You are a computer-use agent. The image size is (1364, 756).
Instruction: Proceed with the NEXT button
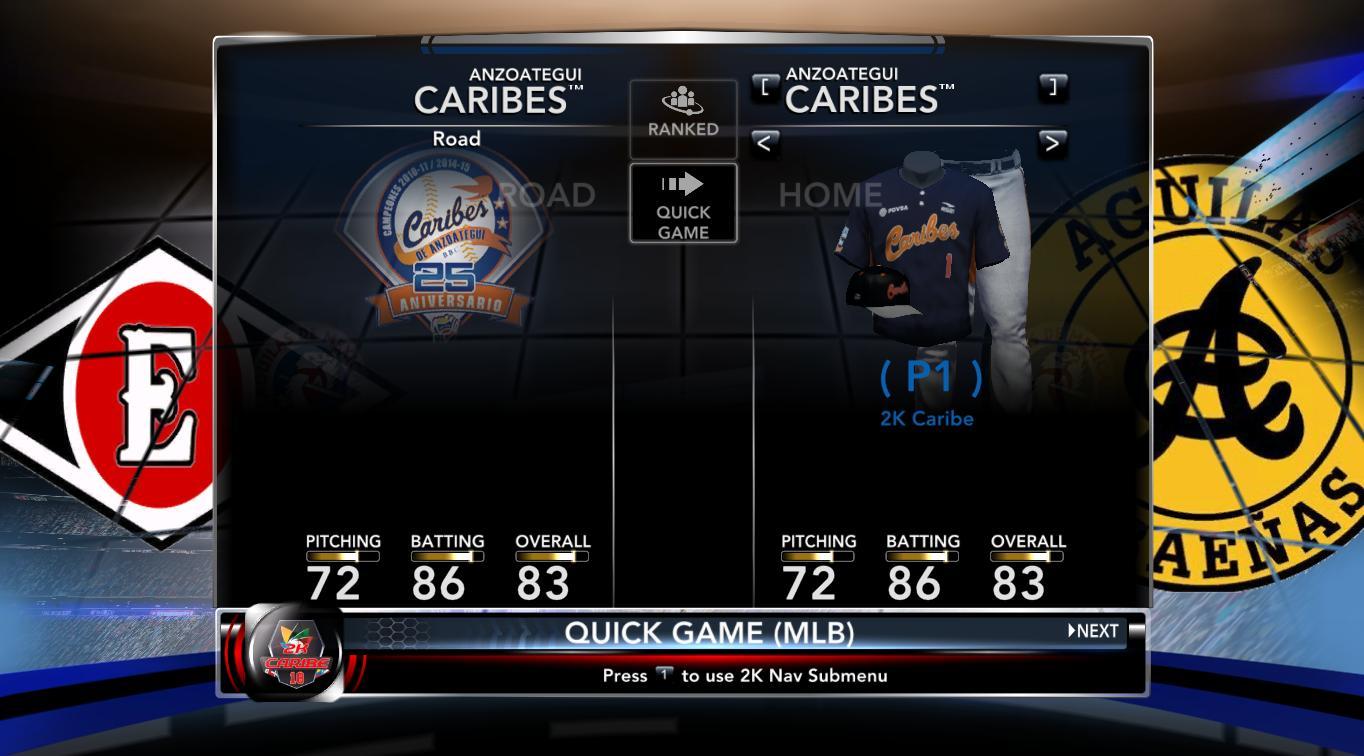[1094, 631]
